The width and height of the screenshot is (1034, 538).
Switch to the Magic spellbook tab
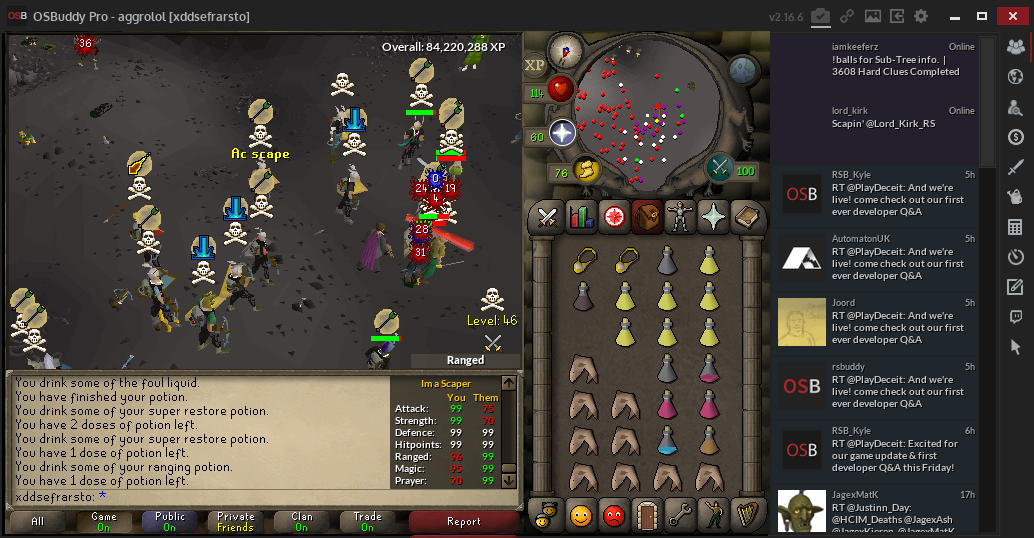(x=746, y=216)
